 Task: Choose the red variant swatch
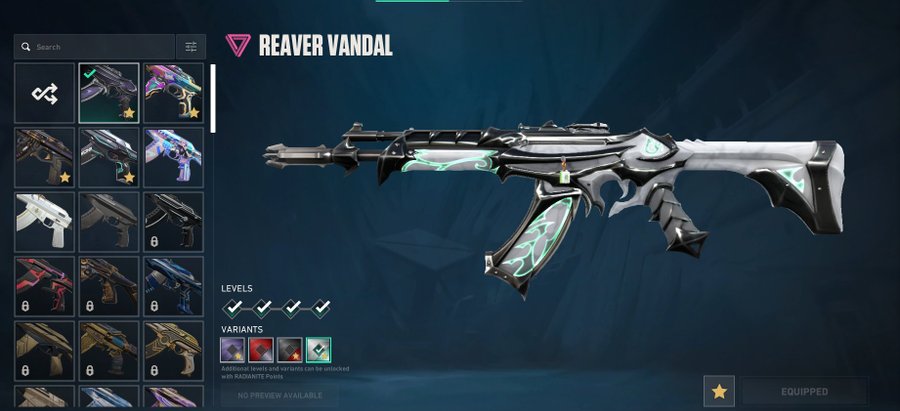click(261, 349)
